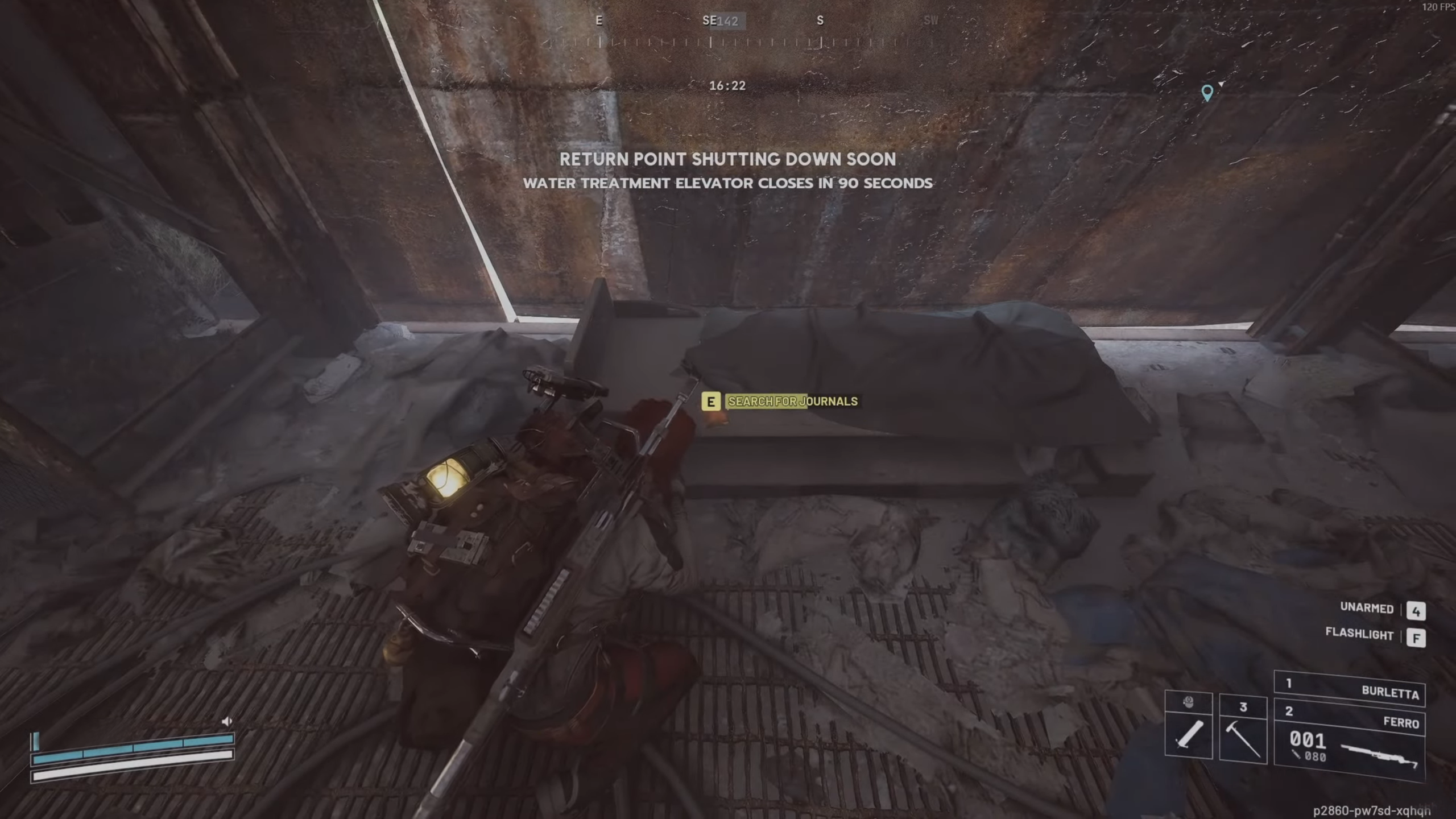Click the location pin marker near the compass

[x=1207, y=92]
